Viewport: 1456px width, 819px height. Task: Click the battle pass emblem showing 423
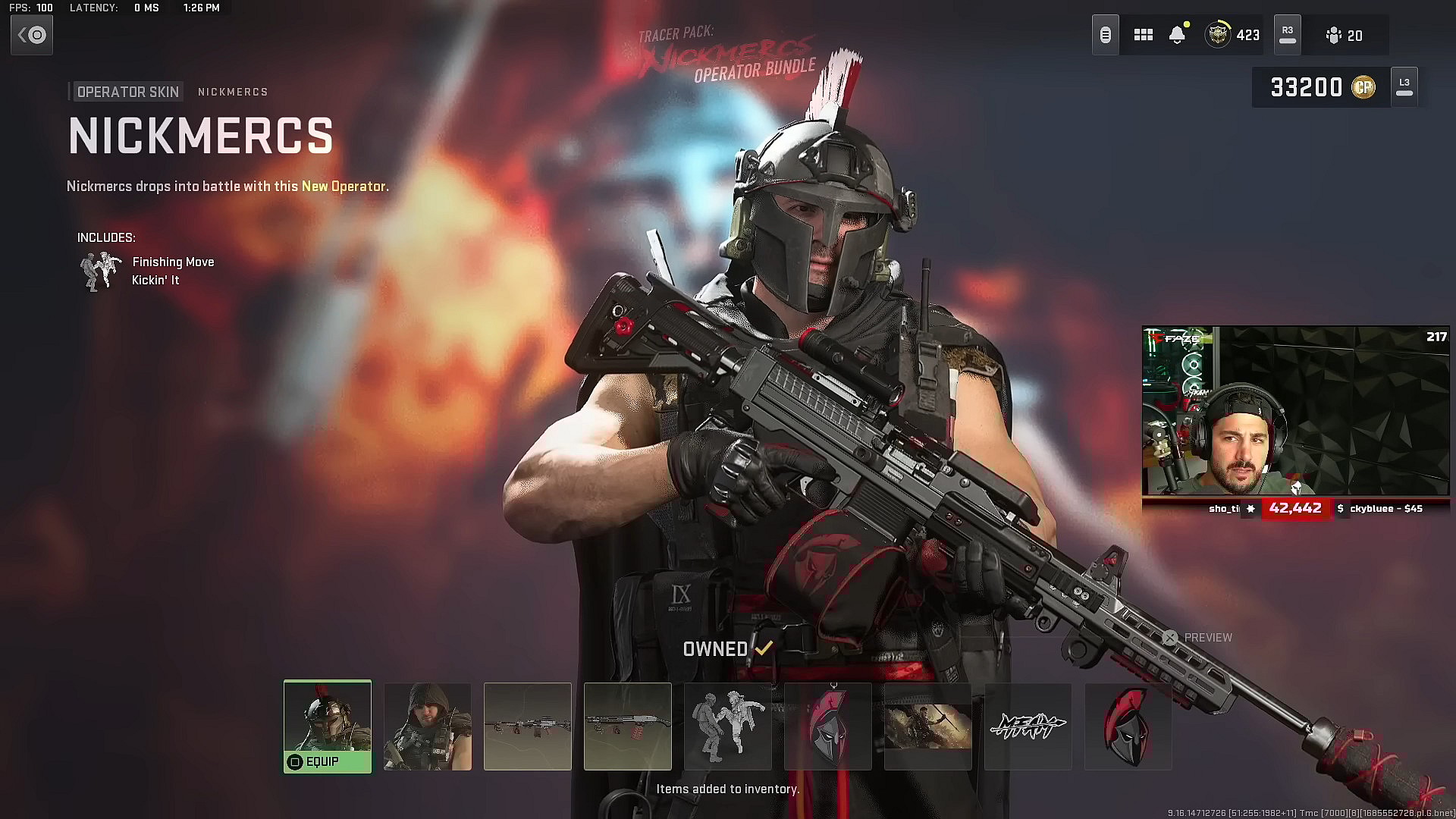tap(1217, 35)
